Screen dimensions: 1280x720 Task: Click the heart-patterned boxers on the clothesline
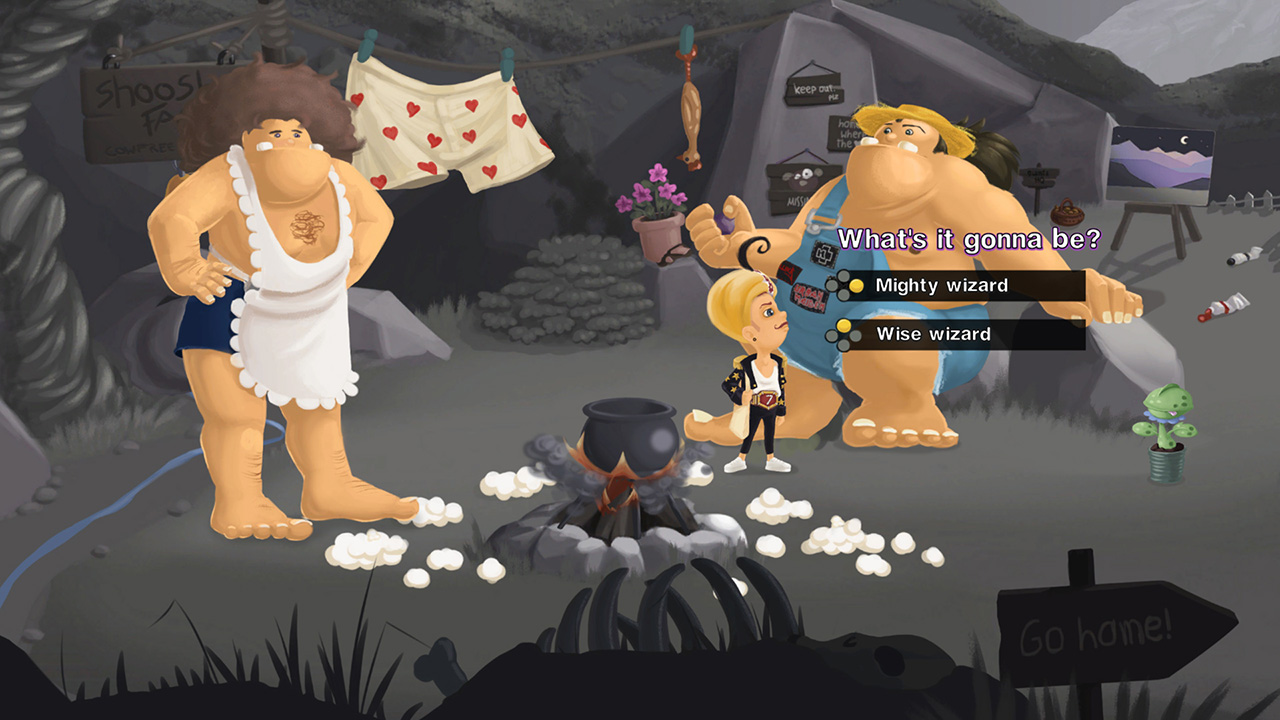tap(440, 125)
